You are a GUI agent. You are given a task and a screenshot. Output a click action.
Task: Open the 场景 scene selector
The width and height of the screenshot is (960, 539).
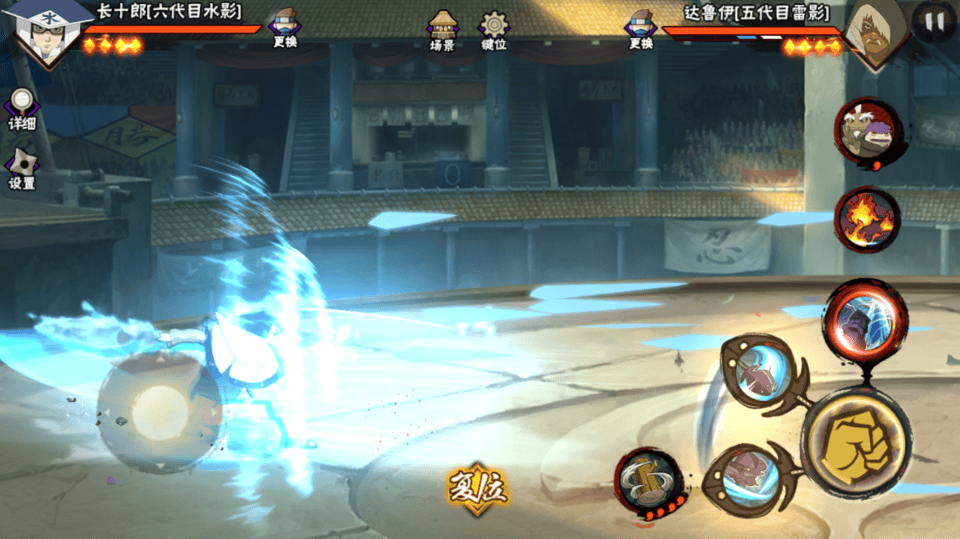pyautogui.click(x=442, y=30)
